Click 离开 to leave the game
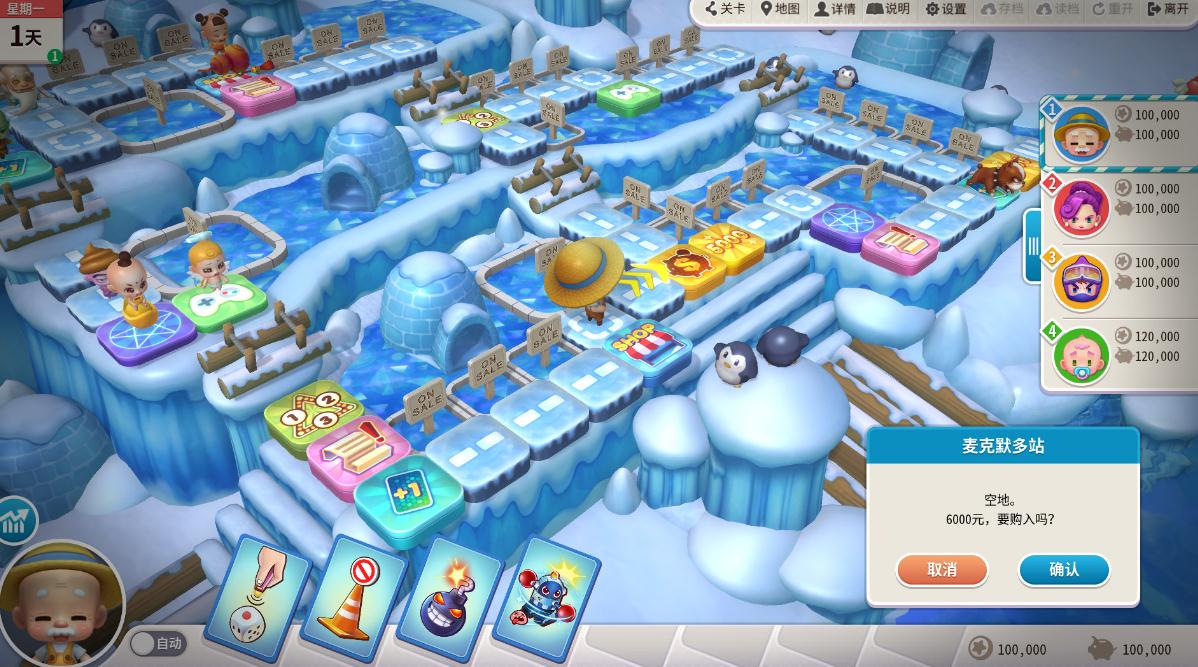Image resolution: width=1198 pixels, height=667 pixels. pyautogui.click(x=1168, y=9)
